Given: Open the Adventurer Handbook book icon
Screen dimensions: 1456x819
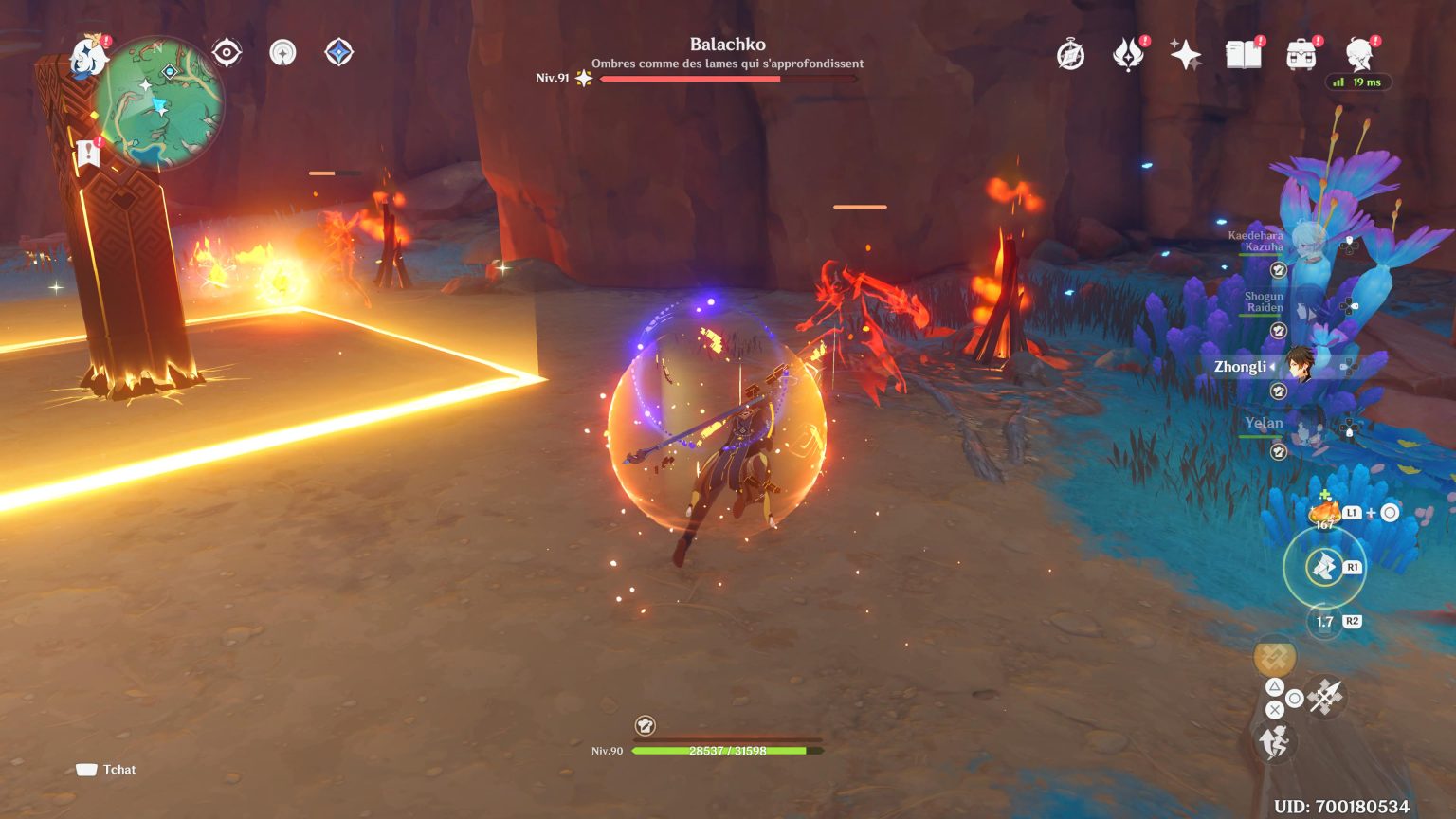Looking at the screenshot, I should point(1244,55).
